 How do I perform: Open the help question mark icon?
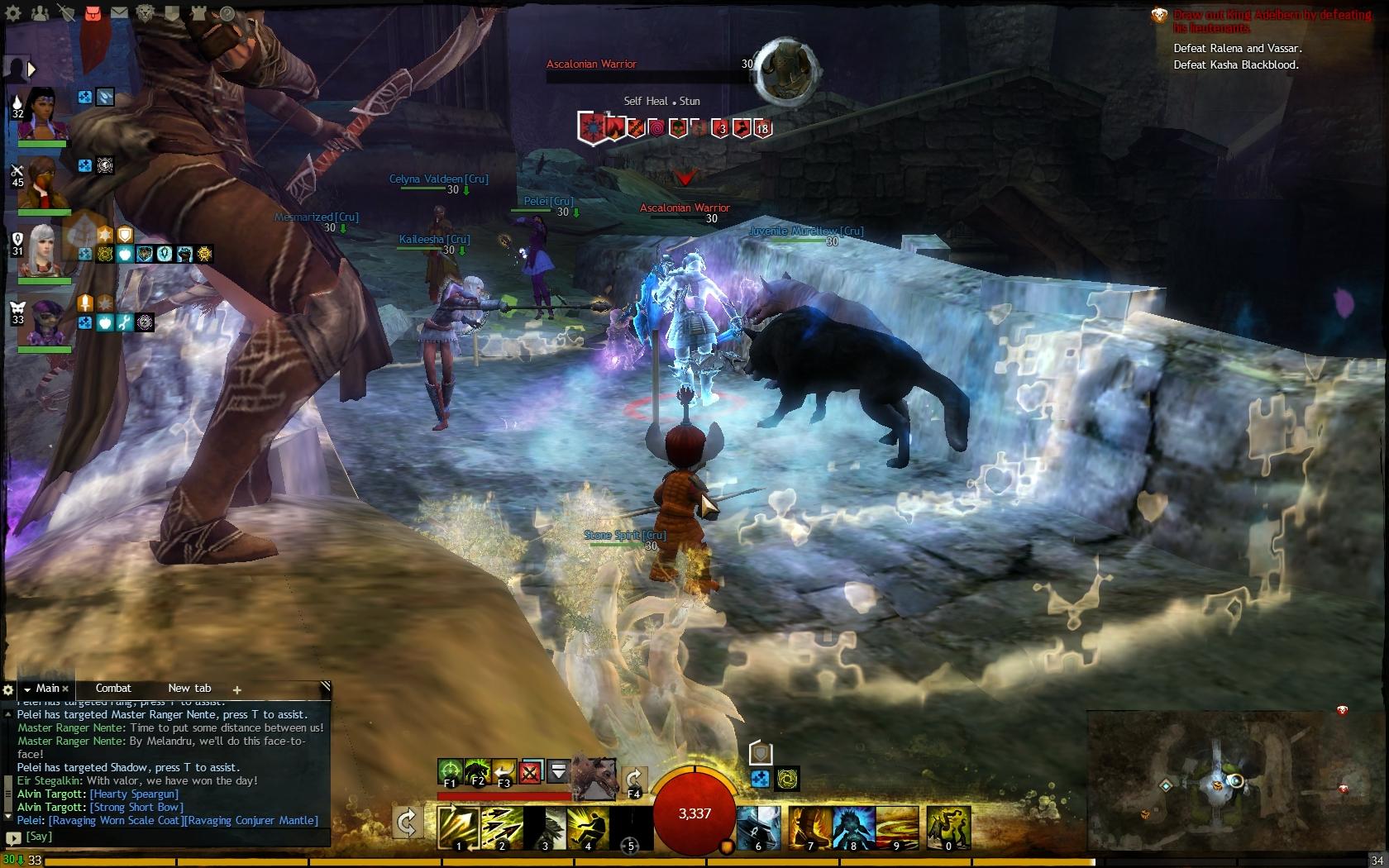[227, 13]
